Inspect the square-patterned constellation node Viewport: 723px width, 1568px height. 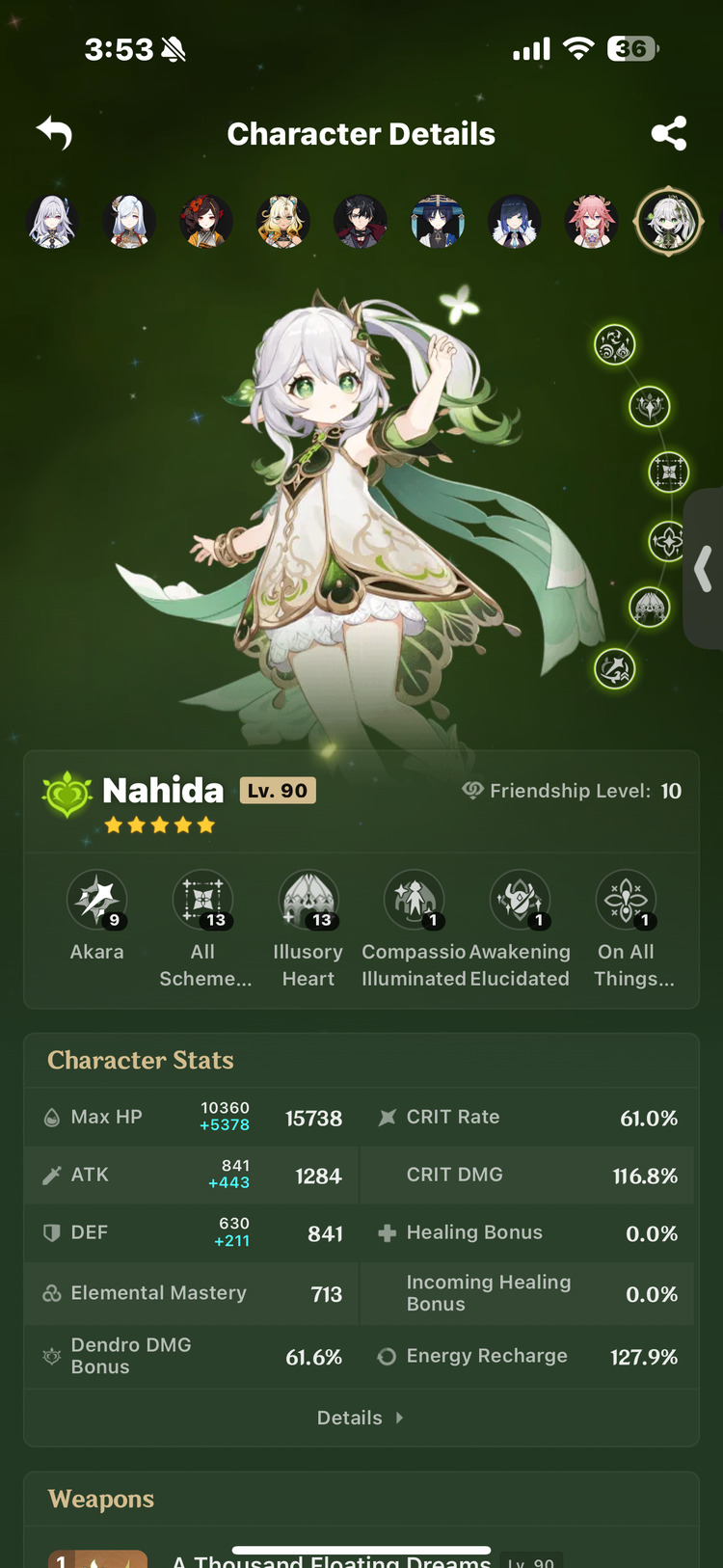pyautogui.click(x=668, y=472)
